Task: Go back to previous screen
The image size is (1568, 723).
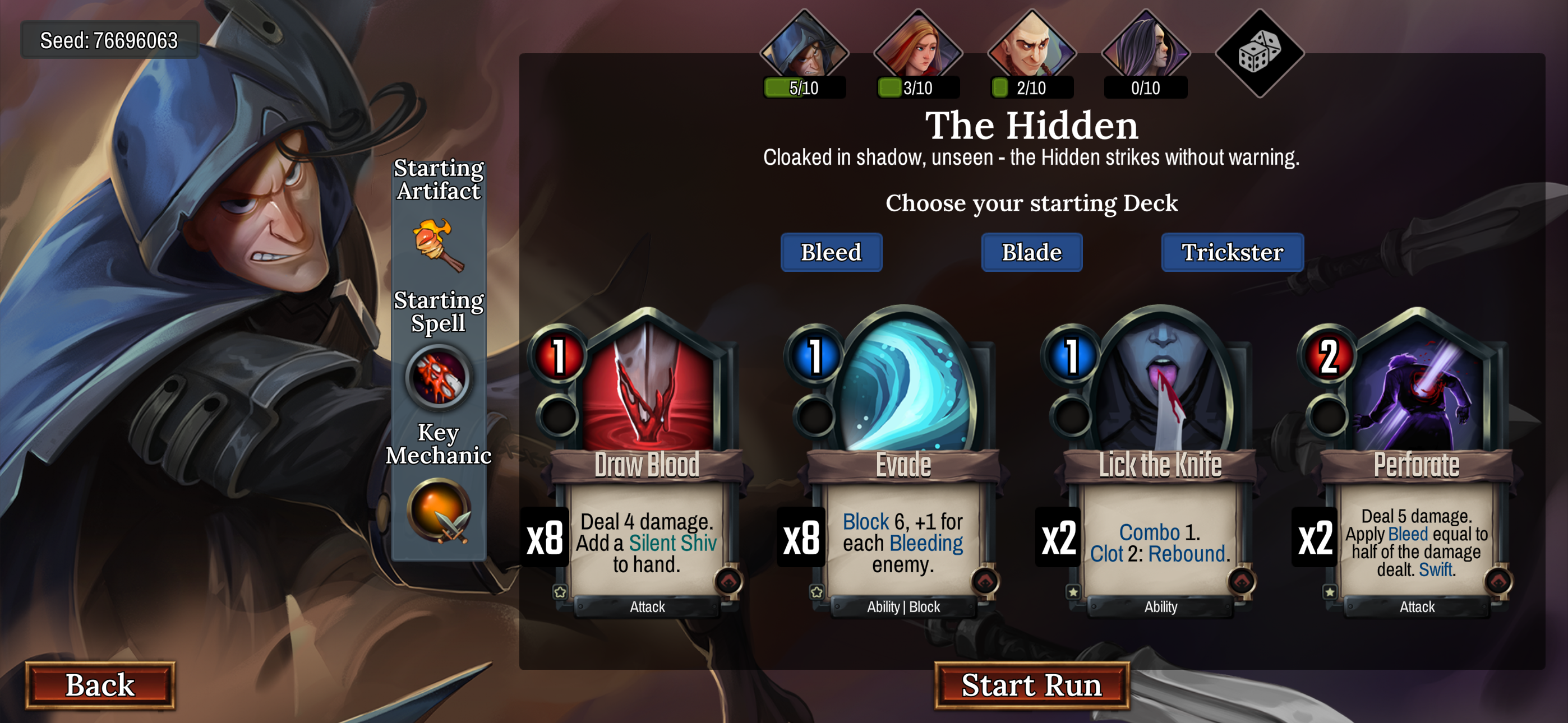Action: click(x=100, y=685)
